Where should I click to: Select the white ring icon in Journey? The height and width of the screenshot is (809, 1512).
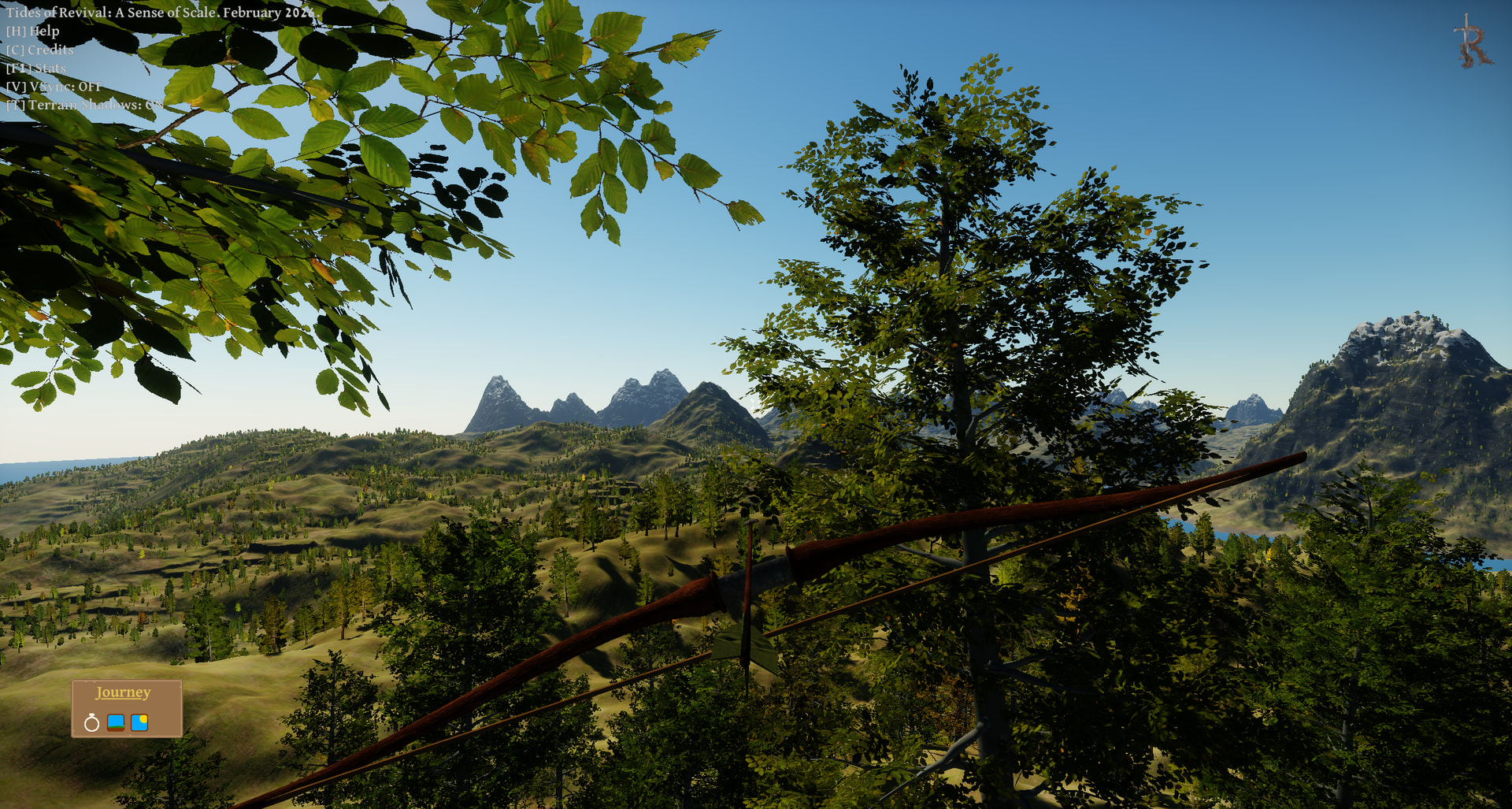(x=91, y=723)
